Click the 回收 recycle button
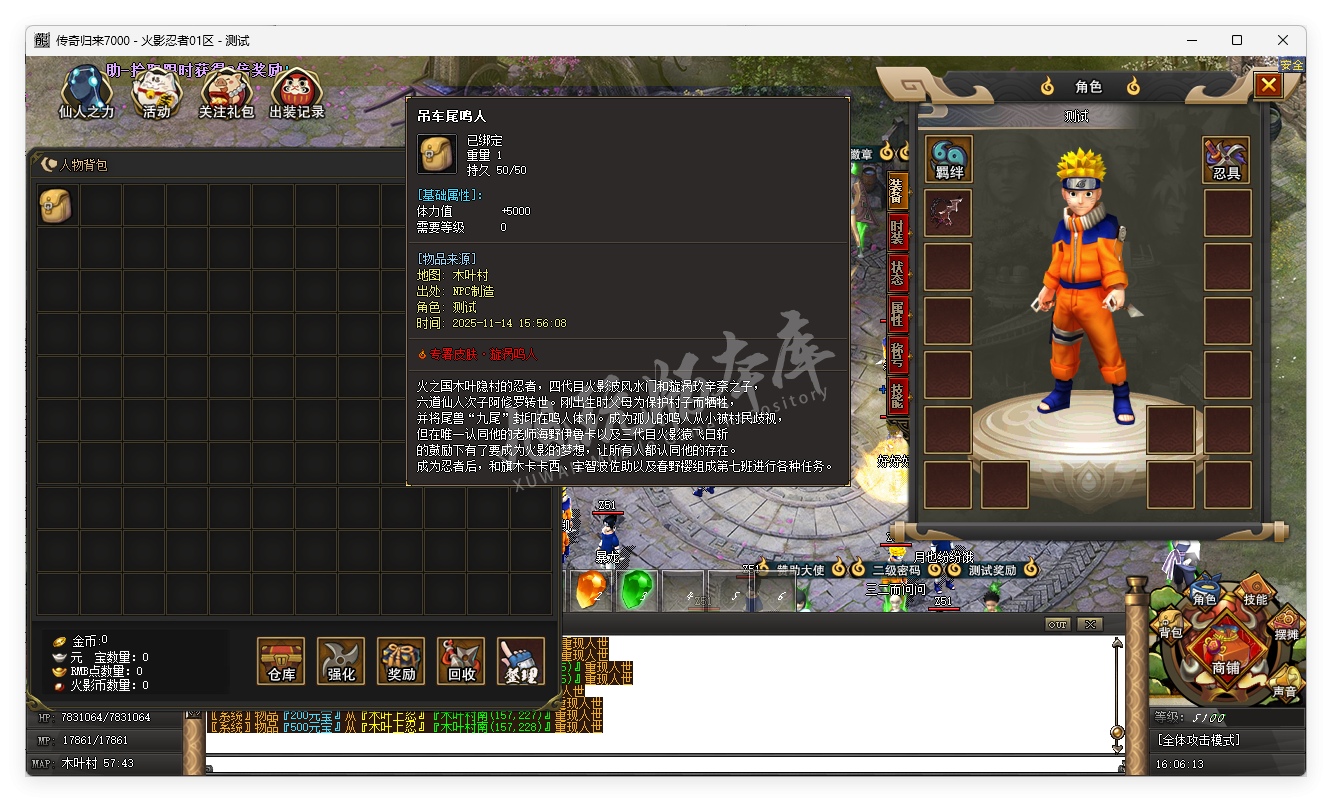Screen dimensions: 1332x802 click(459, 661)
